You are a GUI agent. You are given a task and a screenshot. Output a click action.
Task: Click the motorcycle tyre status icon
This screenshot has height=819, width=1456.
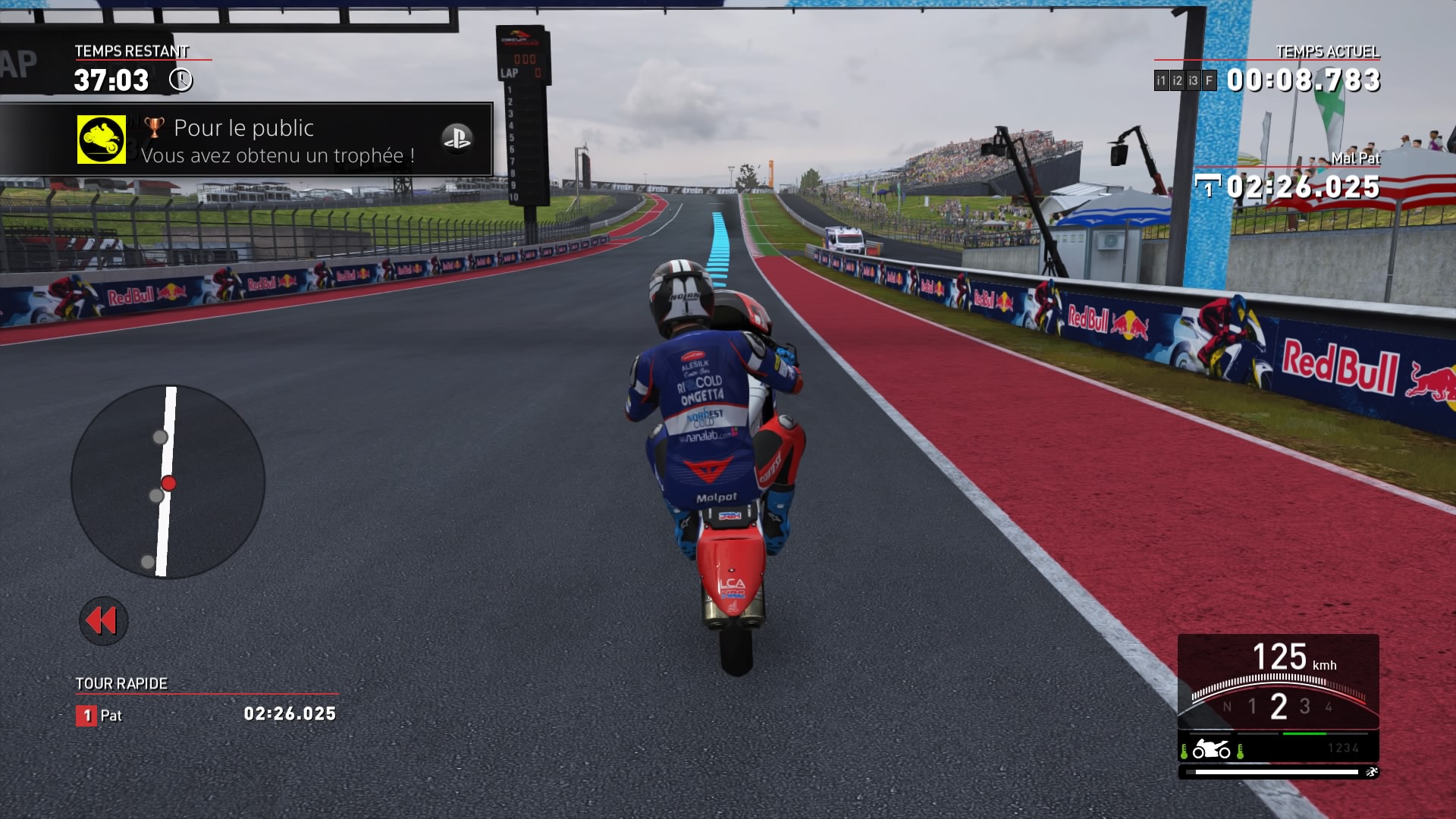[x=1211, y=750]
